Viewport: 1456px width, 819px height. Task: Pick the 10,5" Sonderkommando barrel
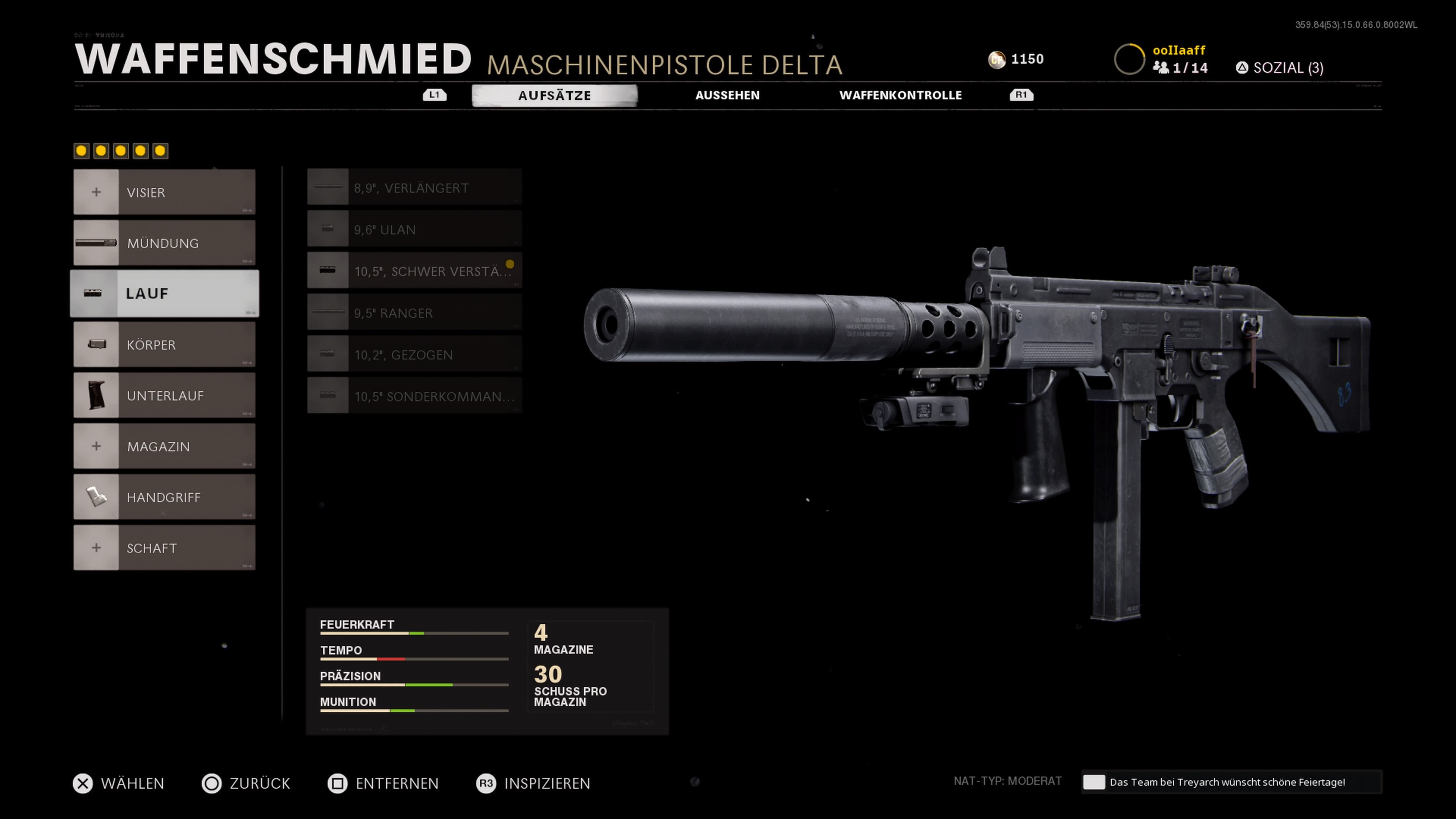click(x=414, y=396)
